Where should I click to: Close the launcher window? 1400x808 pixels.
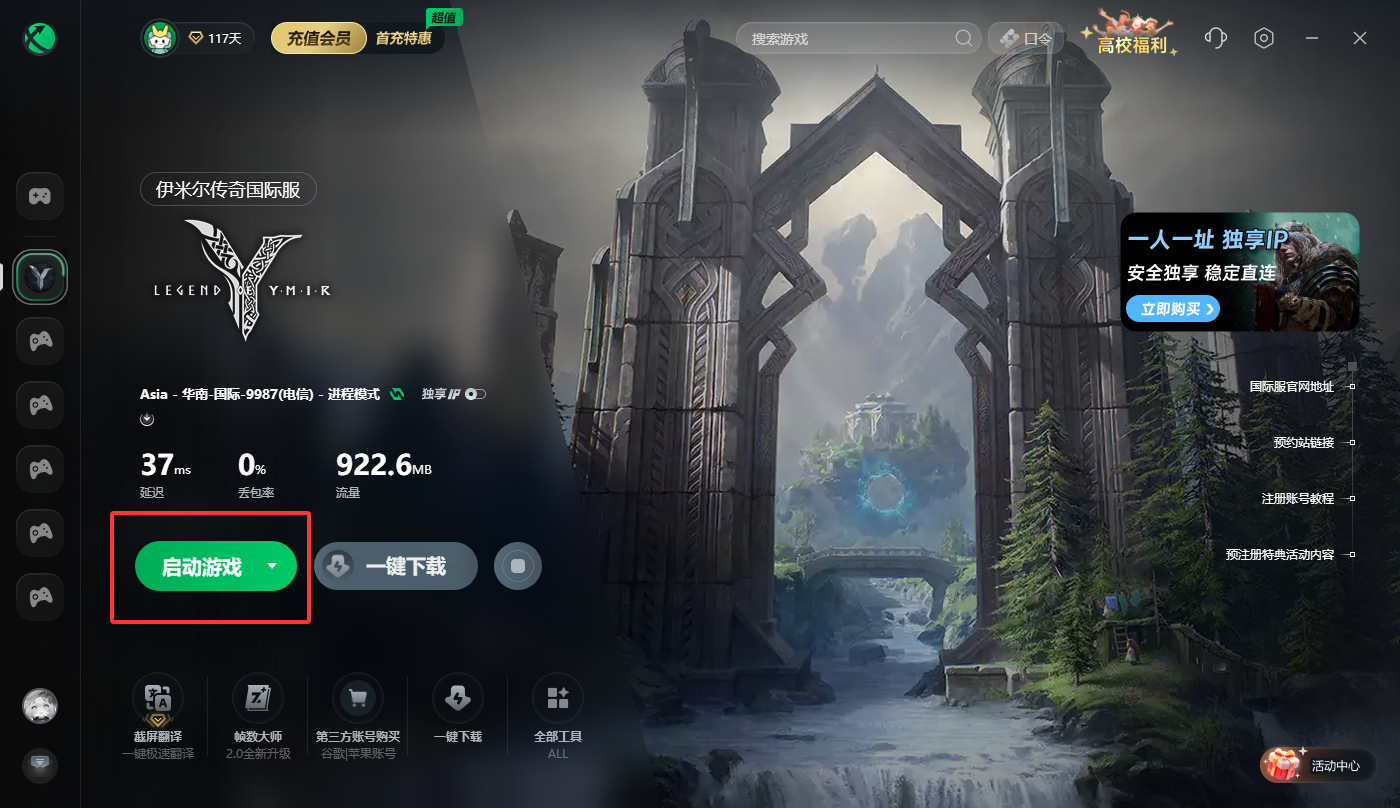[x=1360, y=38]
